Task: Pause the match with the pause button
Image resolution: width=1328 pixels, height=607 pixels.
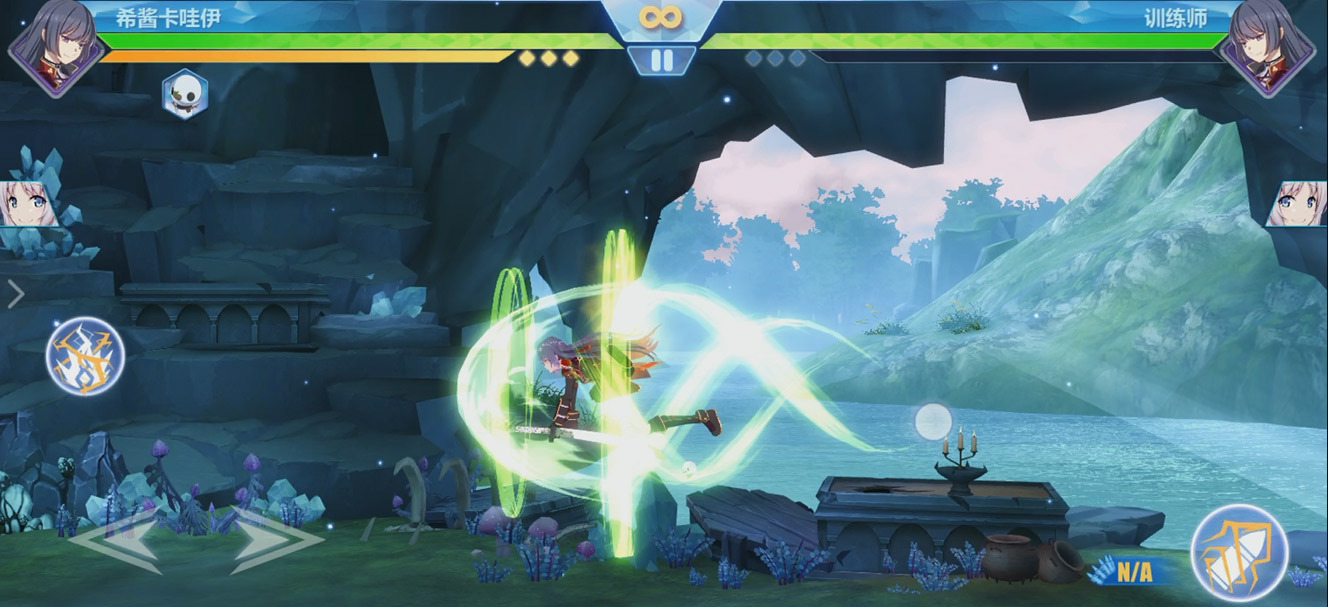Action: pos(661,60)
